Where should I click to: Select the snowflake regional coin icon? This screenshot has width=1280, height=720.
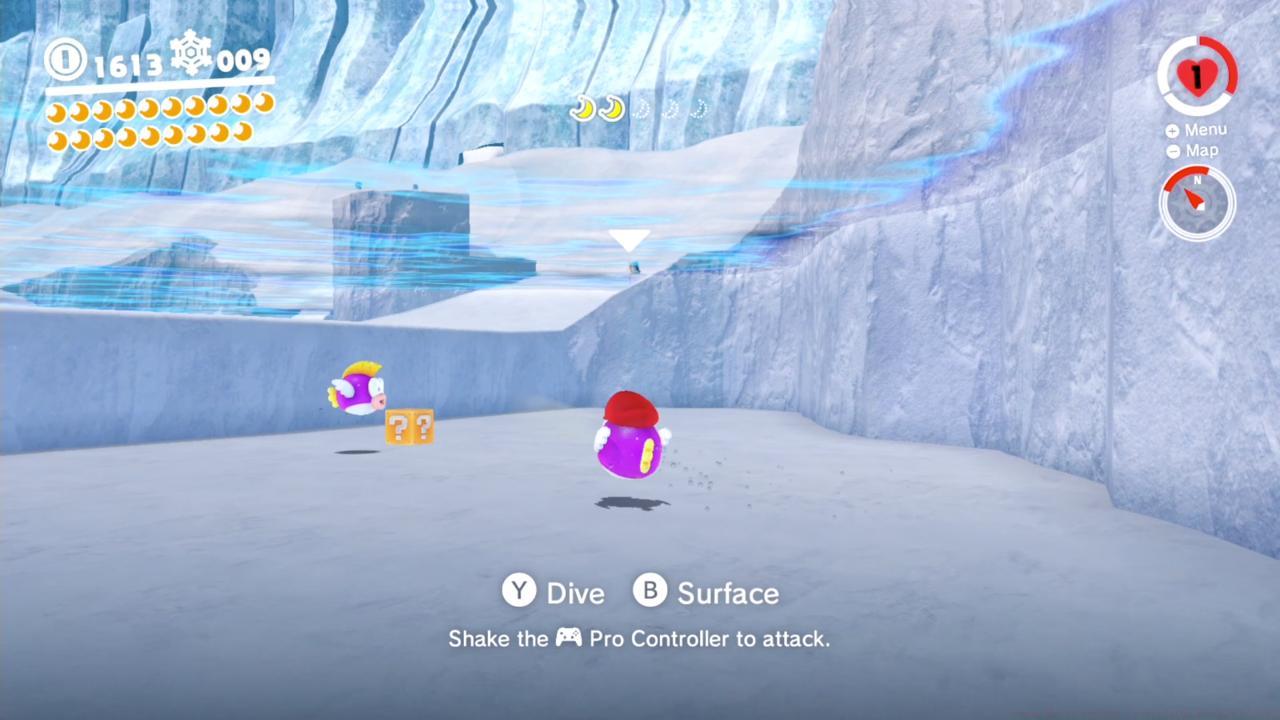(190, 55)
